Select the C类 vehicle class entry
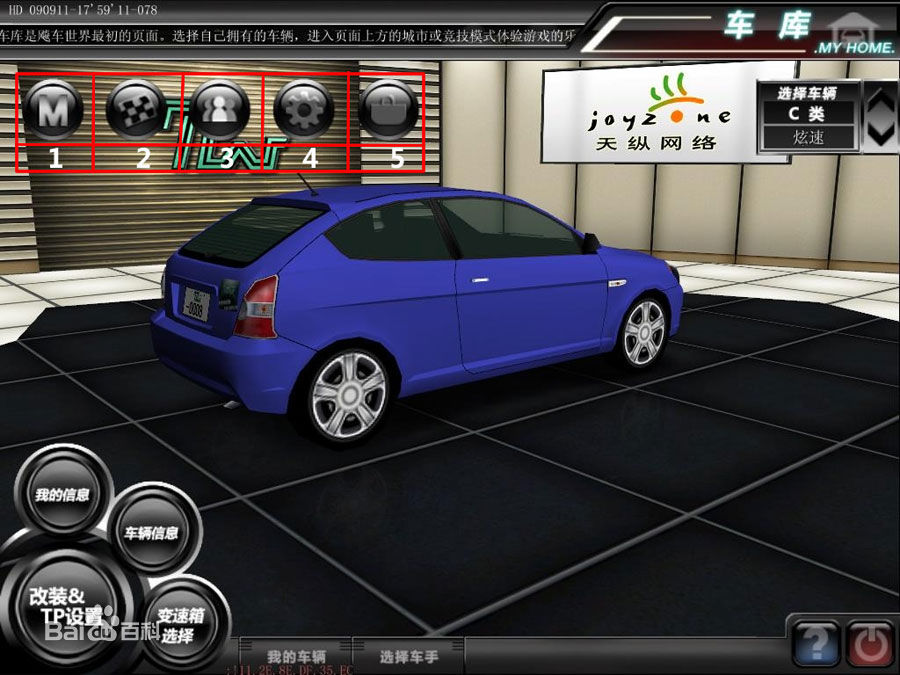 [x=807, y=114]
